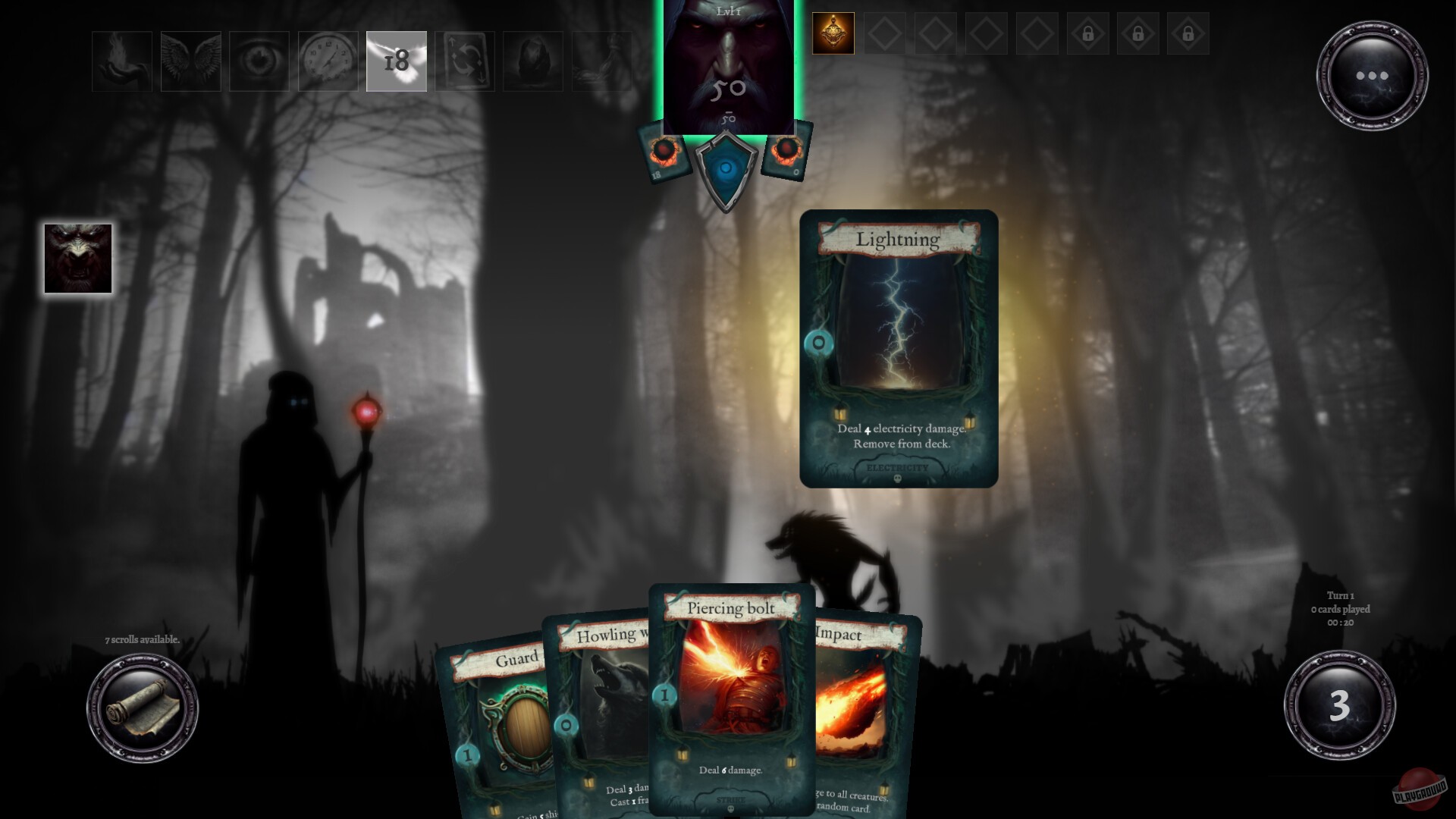
Task: Click the white dove icon showing 18
Action: point(395,61)
